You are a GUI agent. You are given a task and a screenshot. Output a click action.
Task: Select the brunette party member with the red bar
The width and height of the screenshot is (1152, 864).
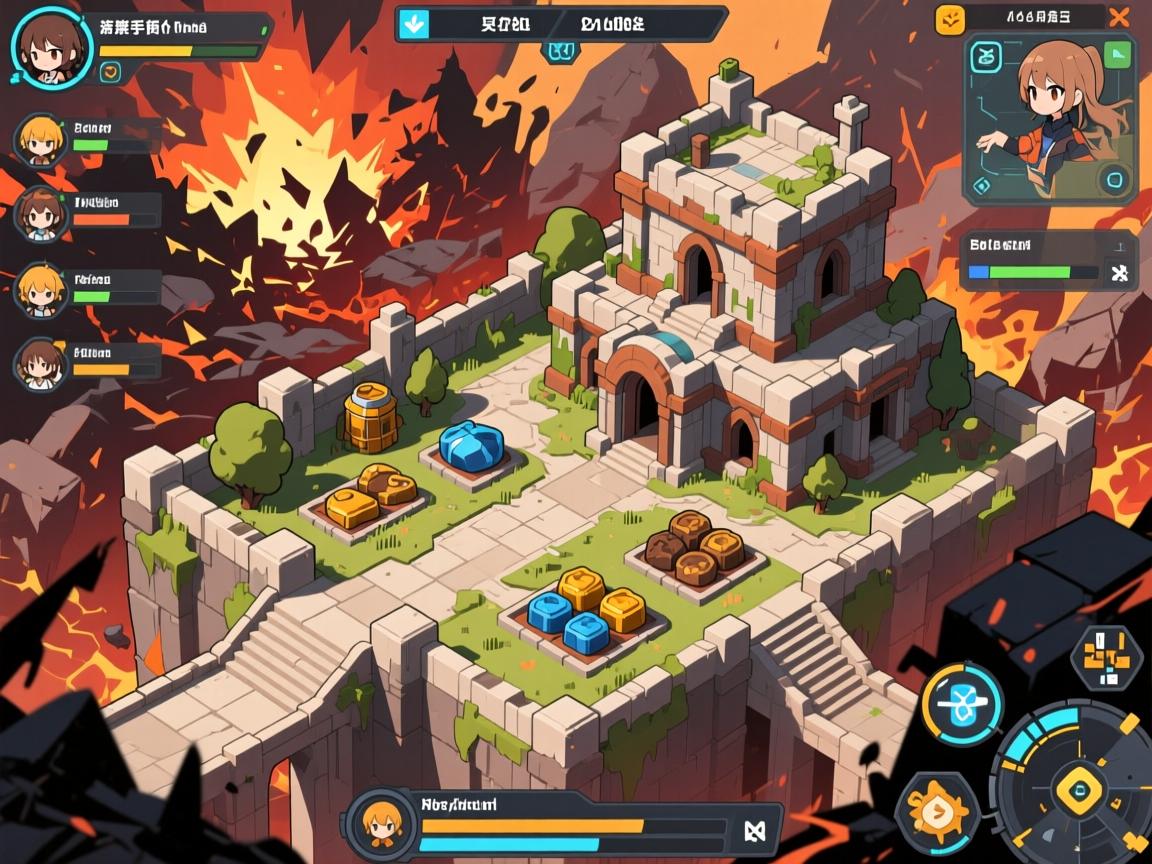coord(40,212)
